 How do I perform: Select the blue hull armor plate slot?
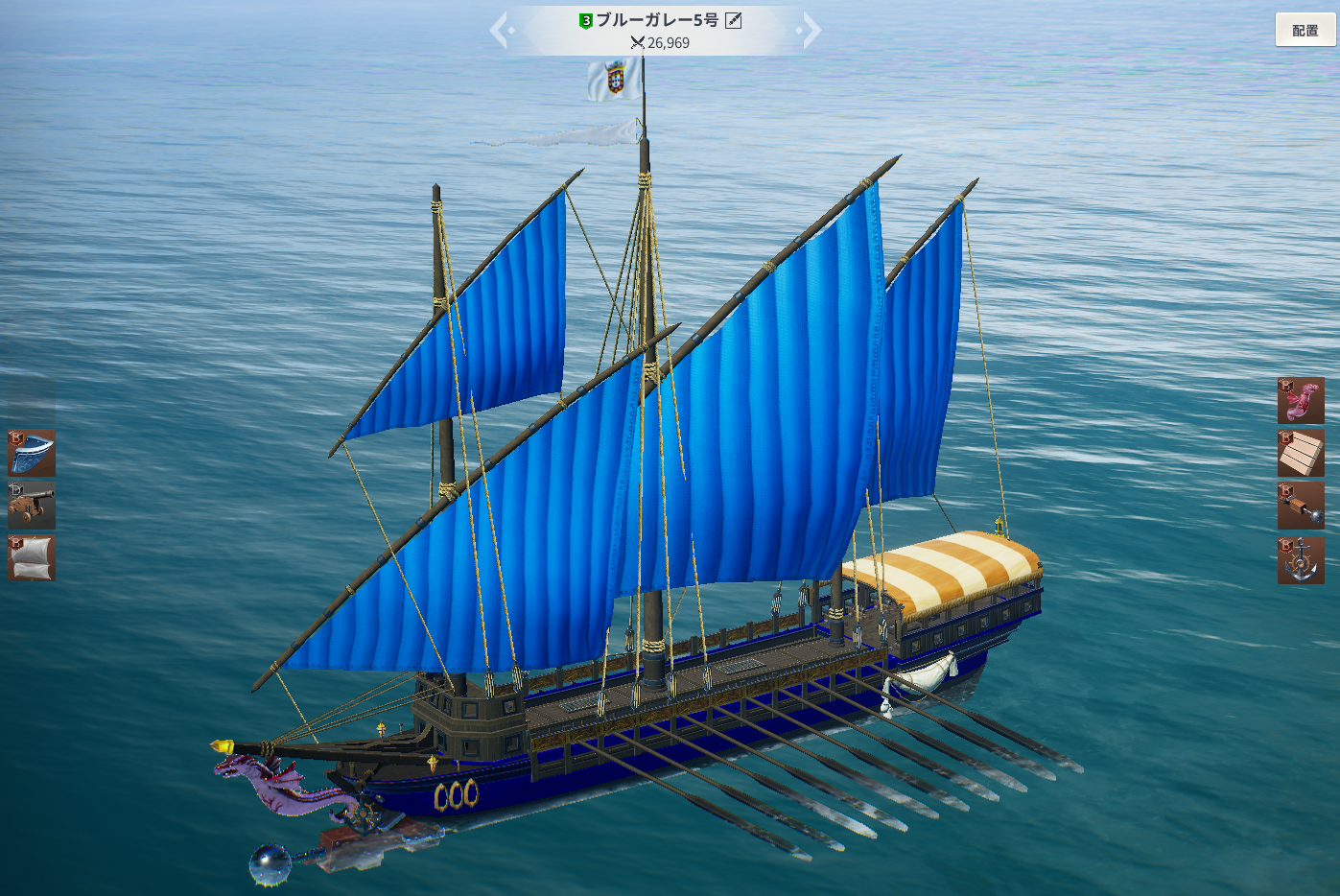pyautogui.click(x=32, y=453)
